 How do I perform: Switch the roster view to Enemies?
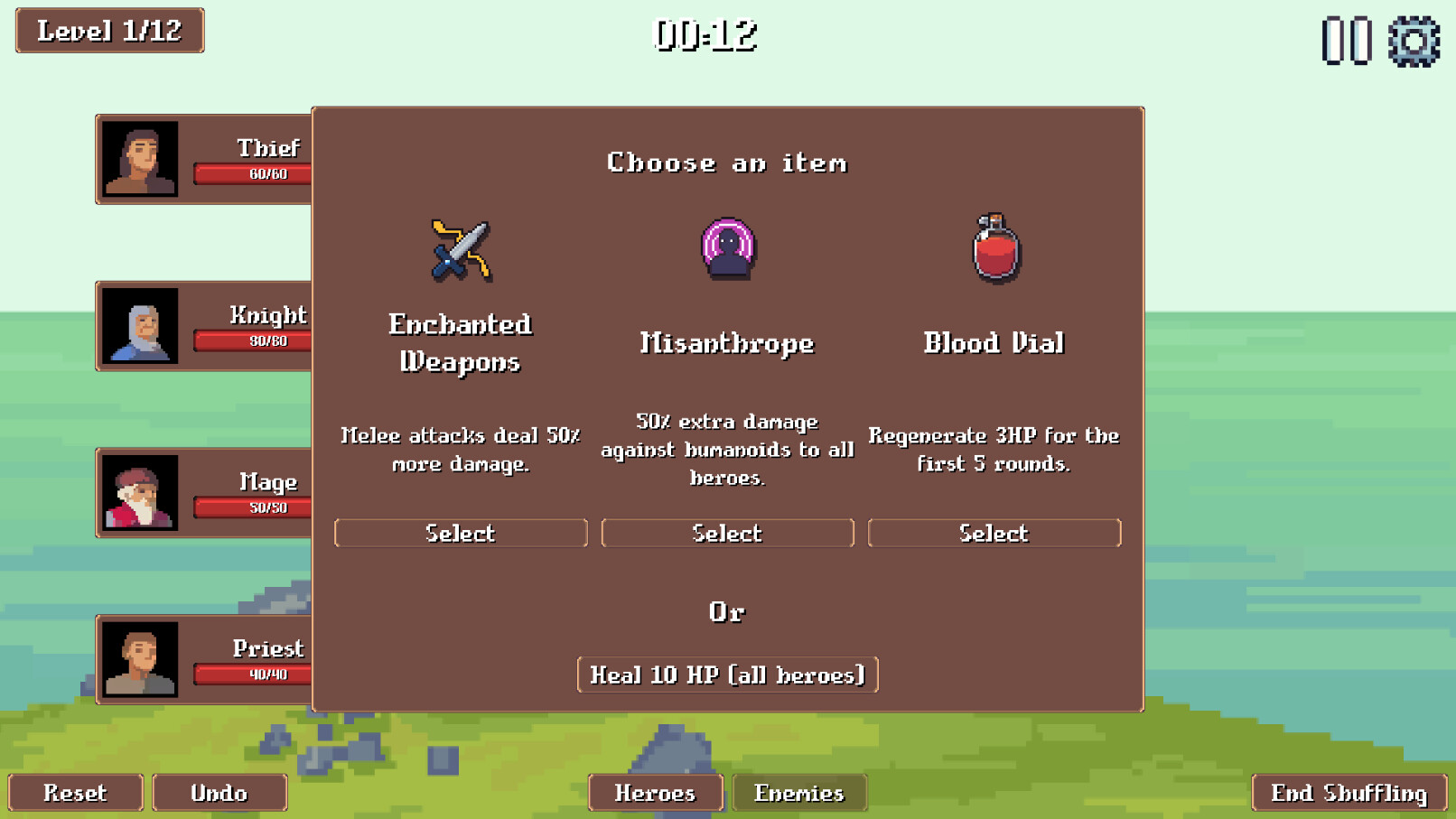pos(799,793)
